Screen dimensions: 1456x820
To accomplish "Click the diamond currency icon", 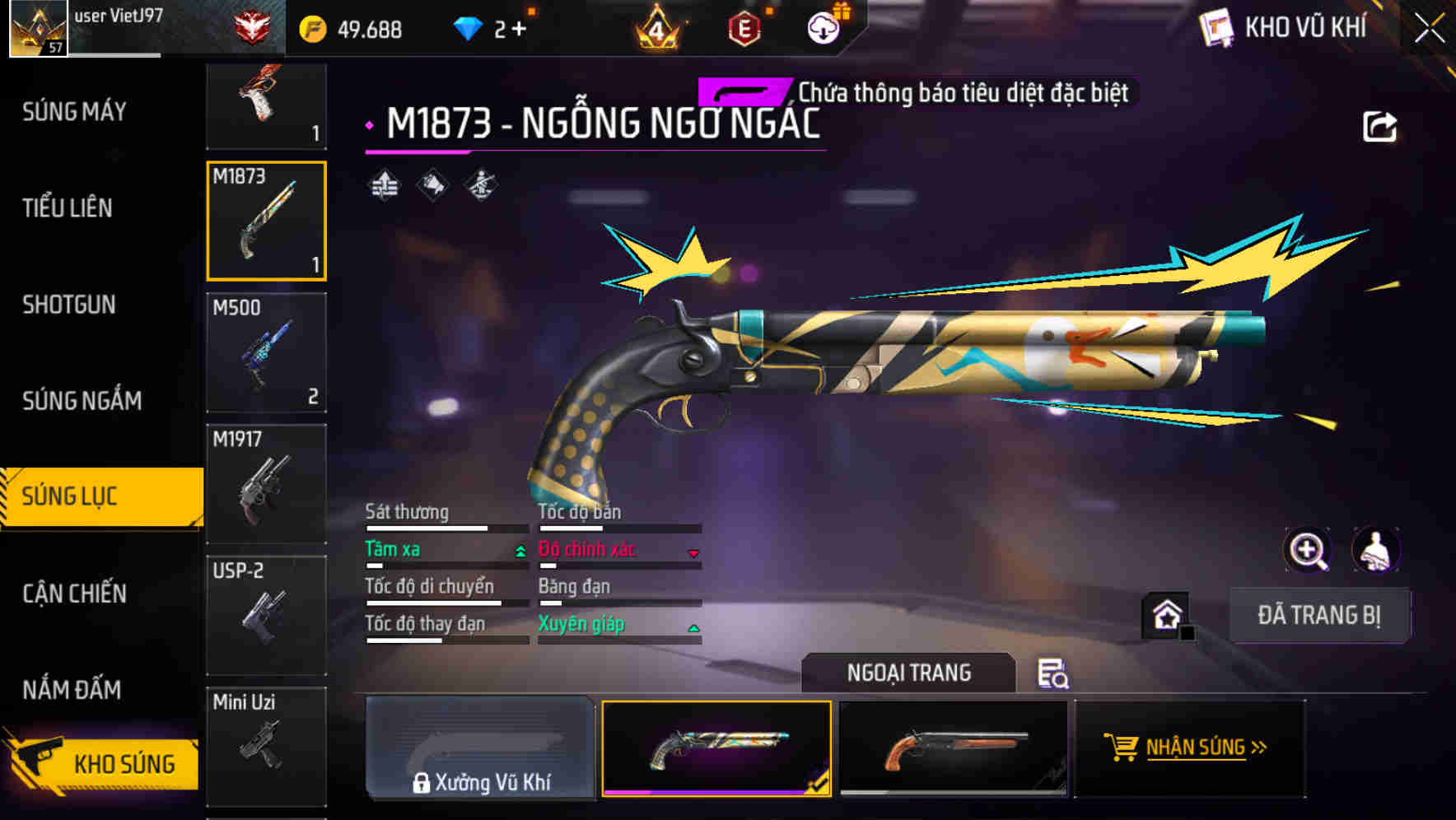I will (x=469, y=28).
